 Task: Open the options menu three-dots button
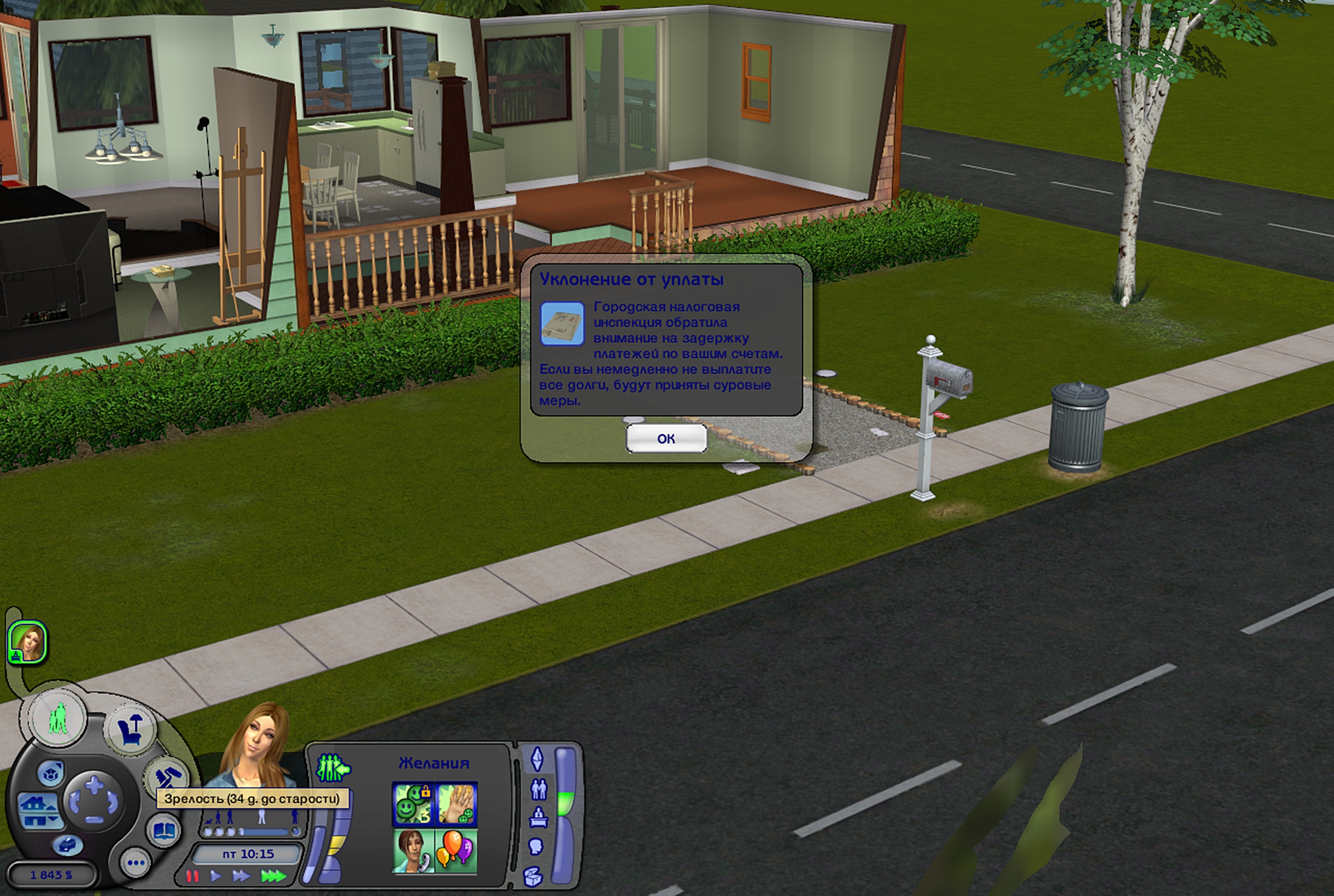tap(135, 863)
